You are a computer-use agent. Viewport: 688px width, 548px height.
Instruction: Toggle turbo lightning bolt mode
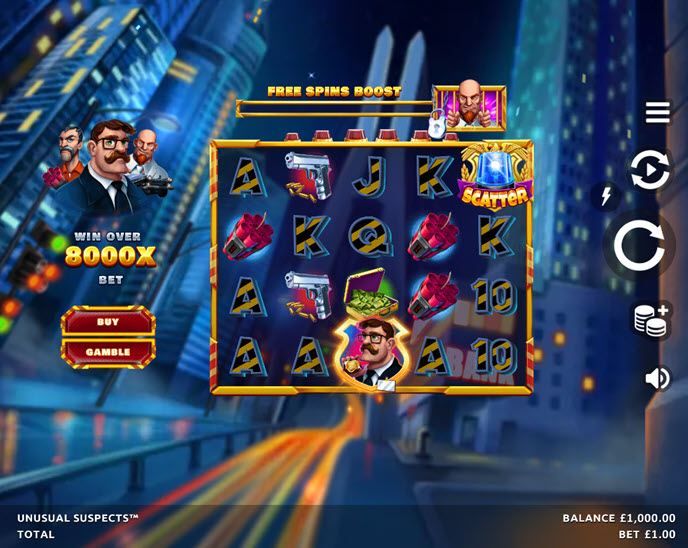(605, 196)
